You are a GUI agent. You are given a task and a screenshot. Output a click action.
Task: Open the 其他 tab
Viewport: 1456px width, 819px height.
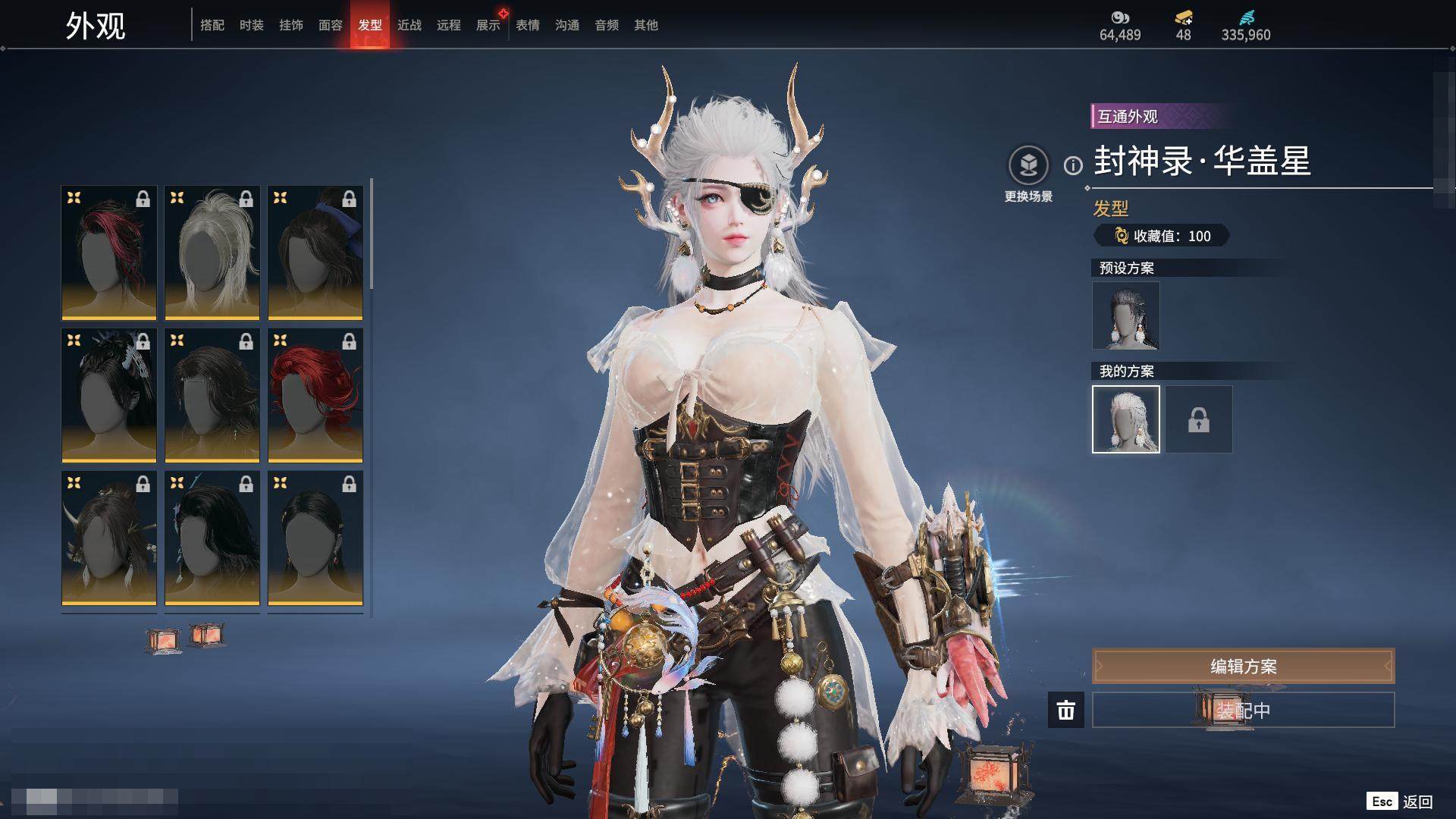pos(646,25)
